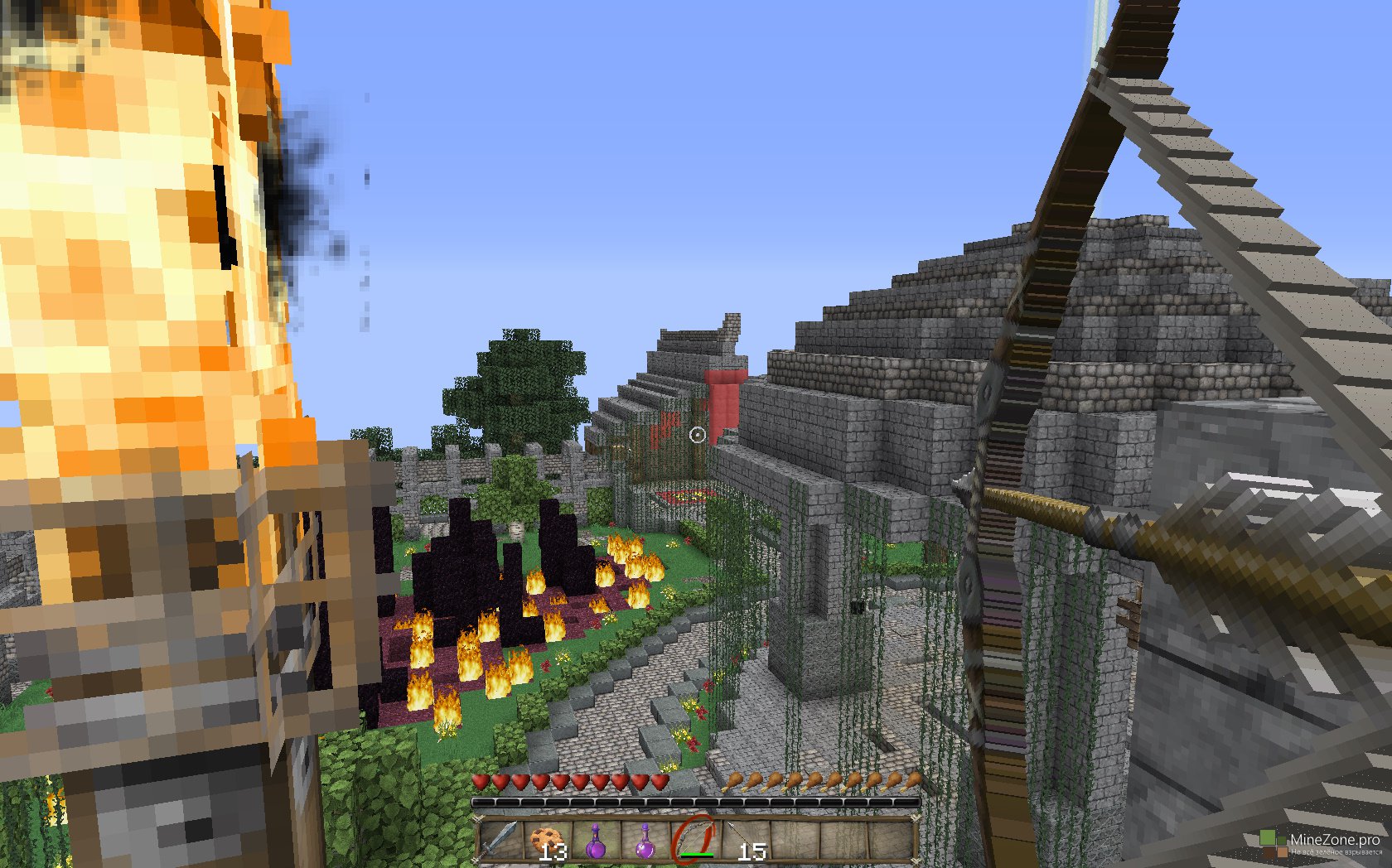Screen dimensions: 1392x868
Task: Select the purple potion beside the bow
Action: tap(645, 839)
